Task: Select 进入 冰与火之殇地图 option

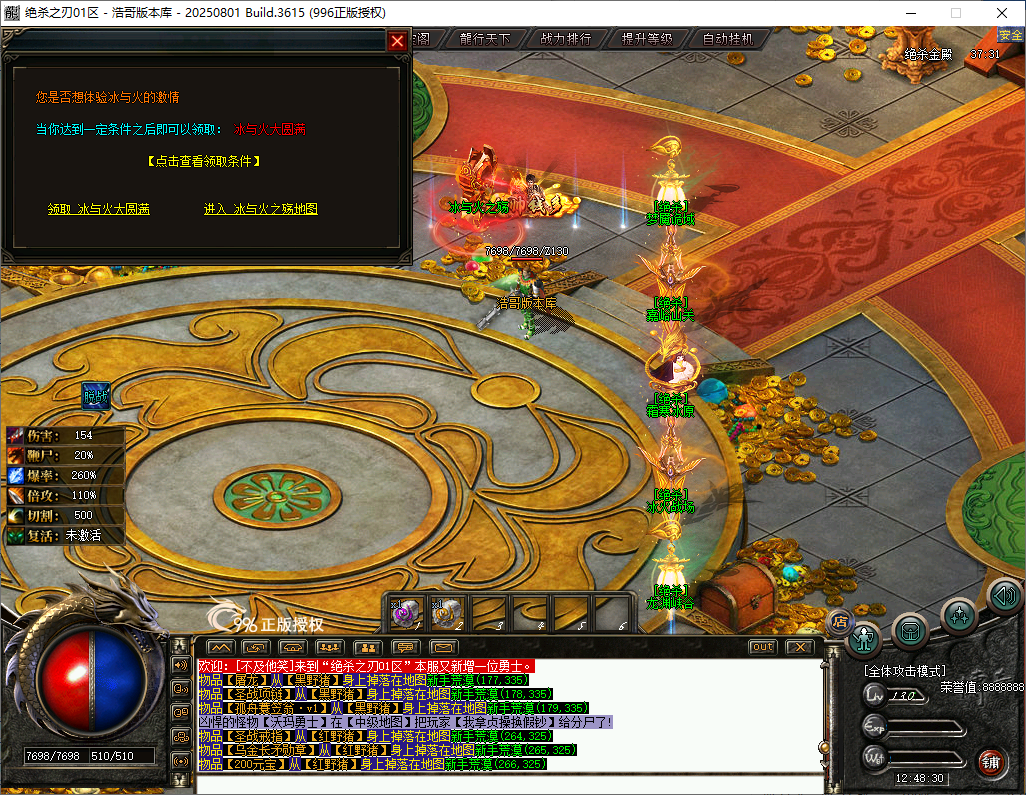Action: tap(260, 209)
